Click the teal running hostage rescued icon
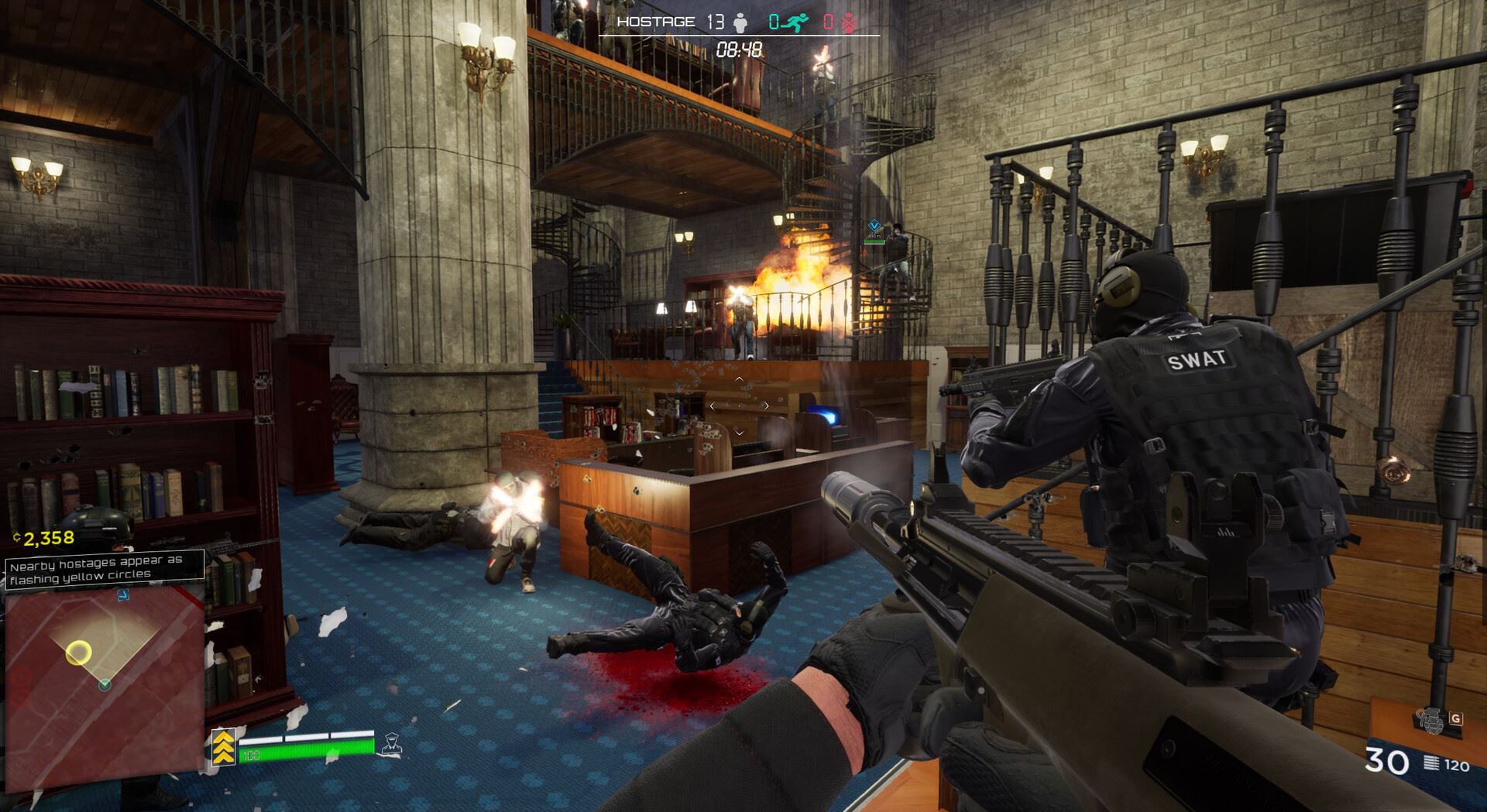This screenshot has width=1487, height=812. (x=793, y=22)
